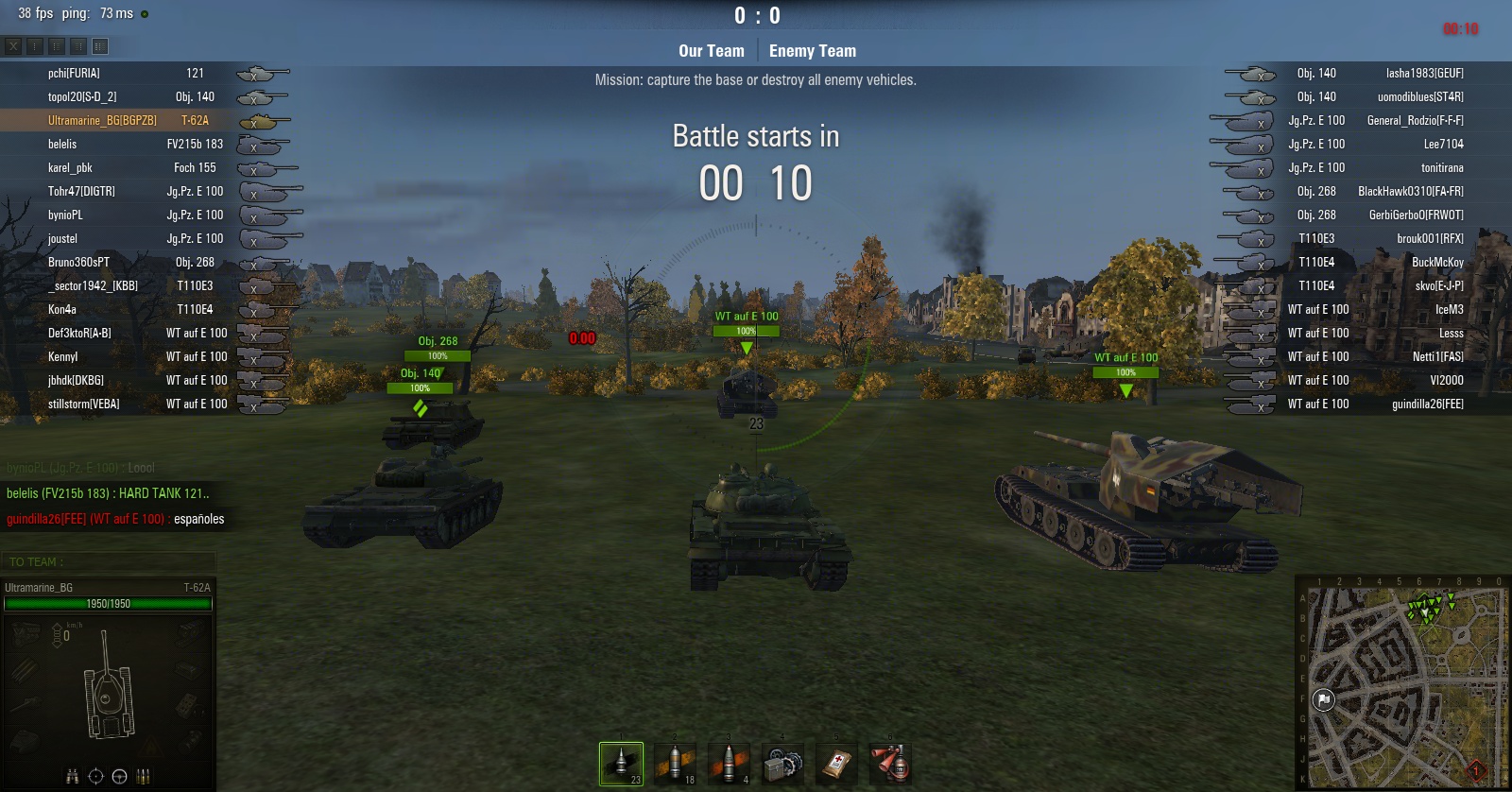The image size is (1512, 792).
Task: Activate the fire extinguisher consumable
Action: tap(890, 763)
